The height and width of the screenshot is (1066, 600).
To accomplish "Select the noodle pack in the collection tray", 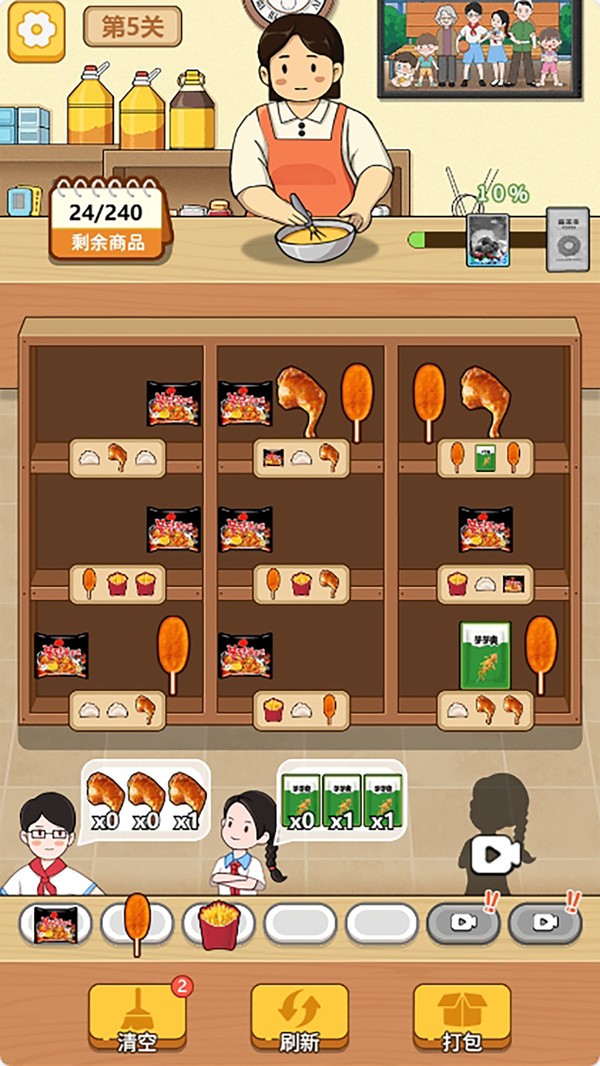I will pyautogui.click(x=55, y=924).
